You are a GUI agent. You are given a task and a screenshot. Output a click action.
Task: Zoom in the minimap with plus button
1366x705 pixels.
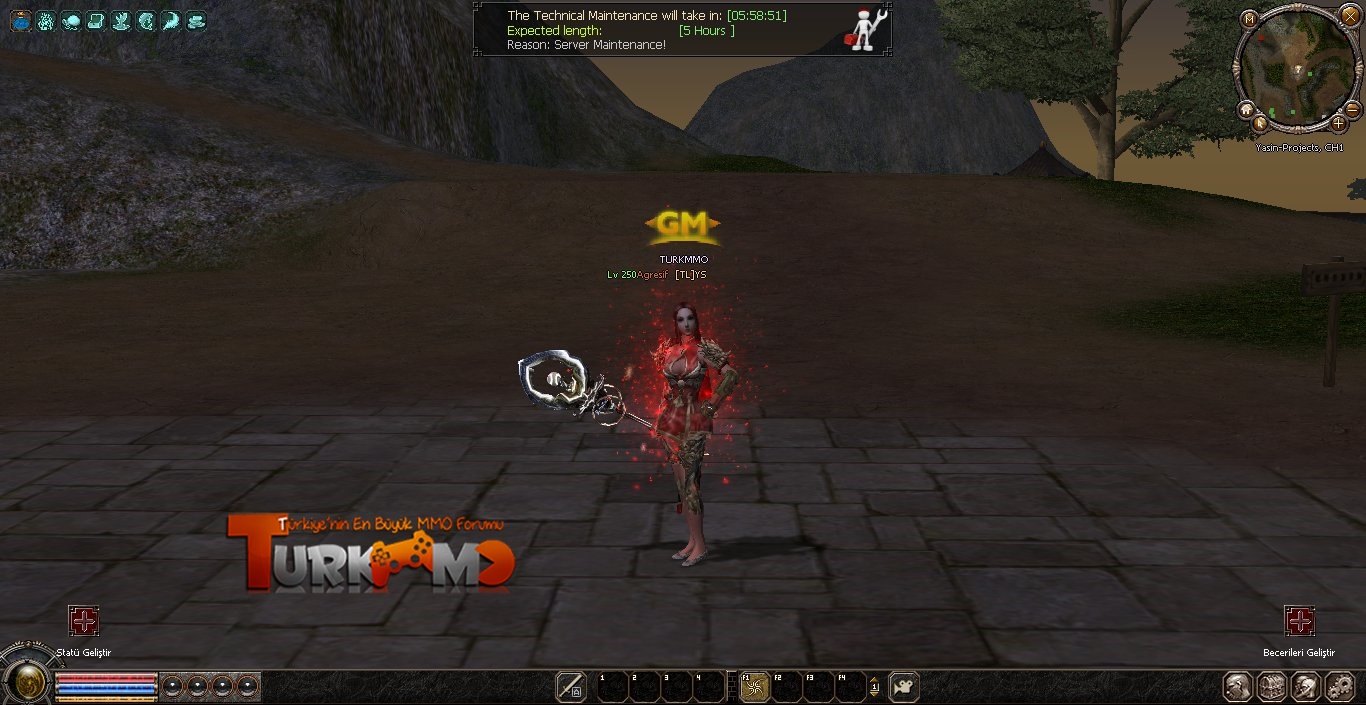(1339, 124)
